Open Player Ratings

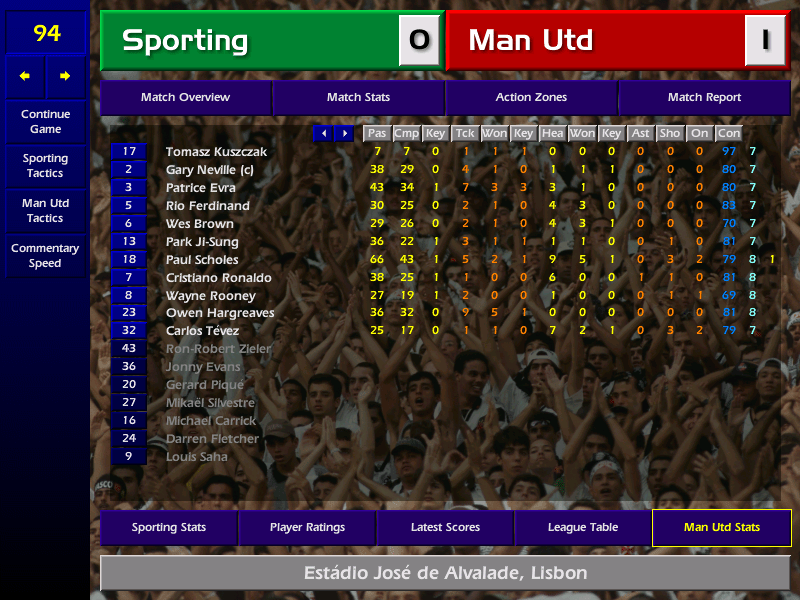pyautogui.click(x=307, y=528)
